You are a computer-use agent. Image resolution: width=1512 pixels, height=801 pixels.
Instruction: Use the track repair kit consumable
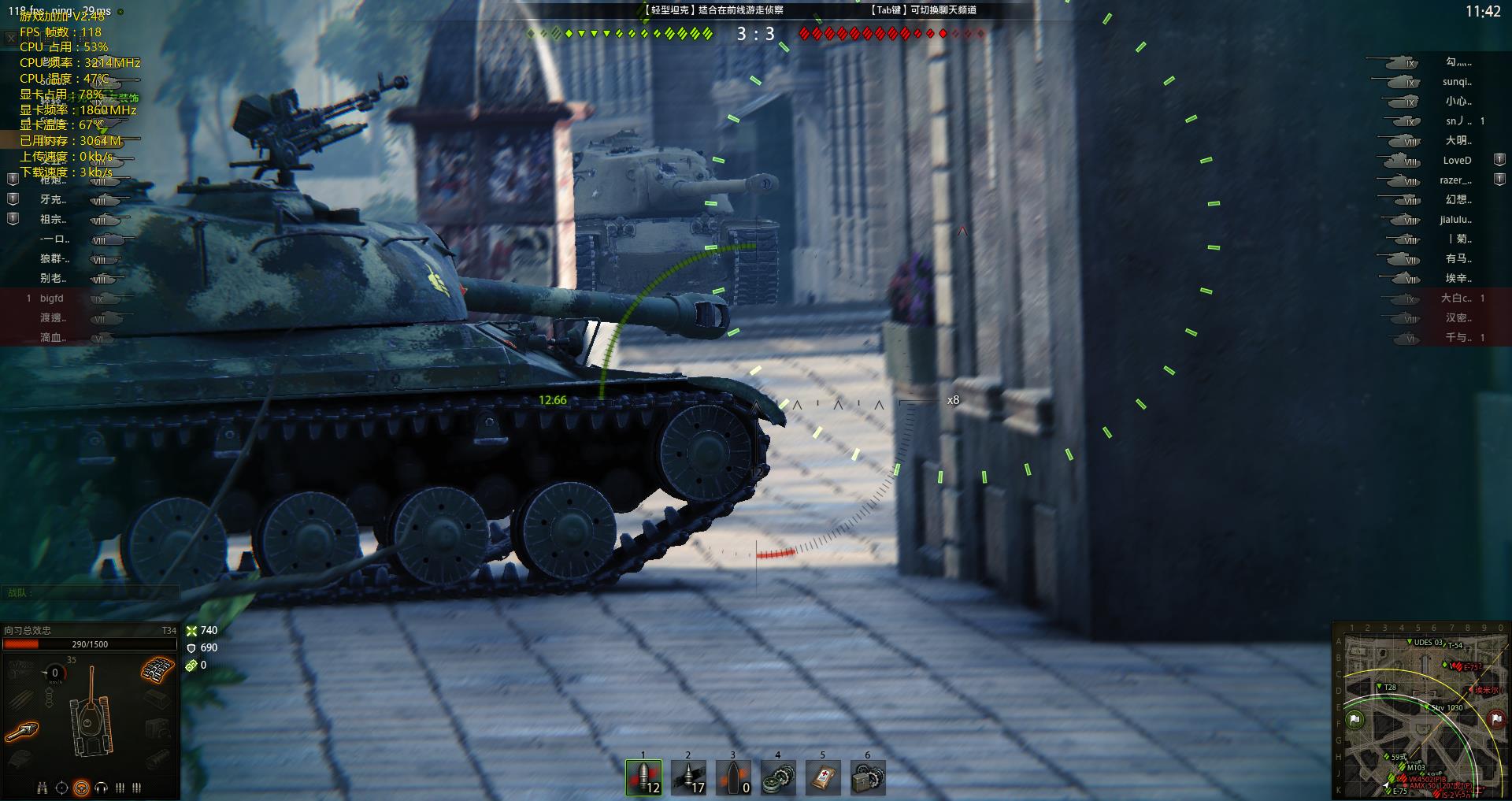(x=778, y=777)
